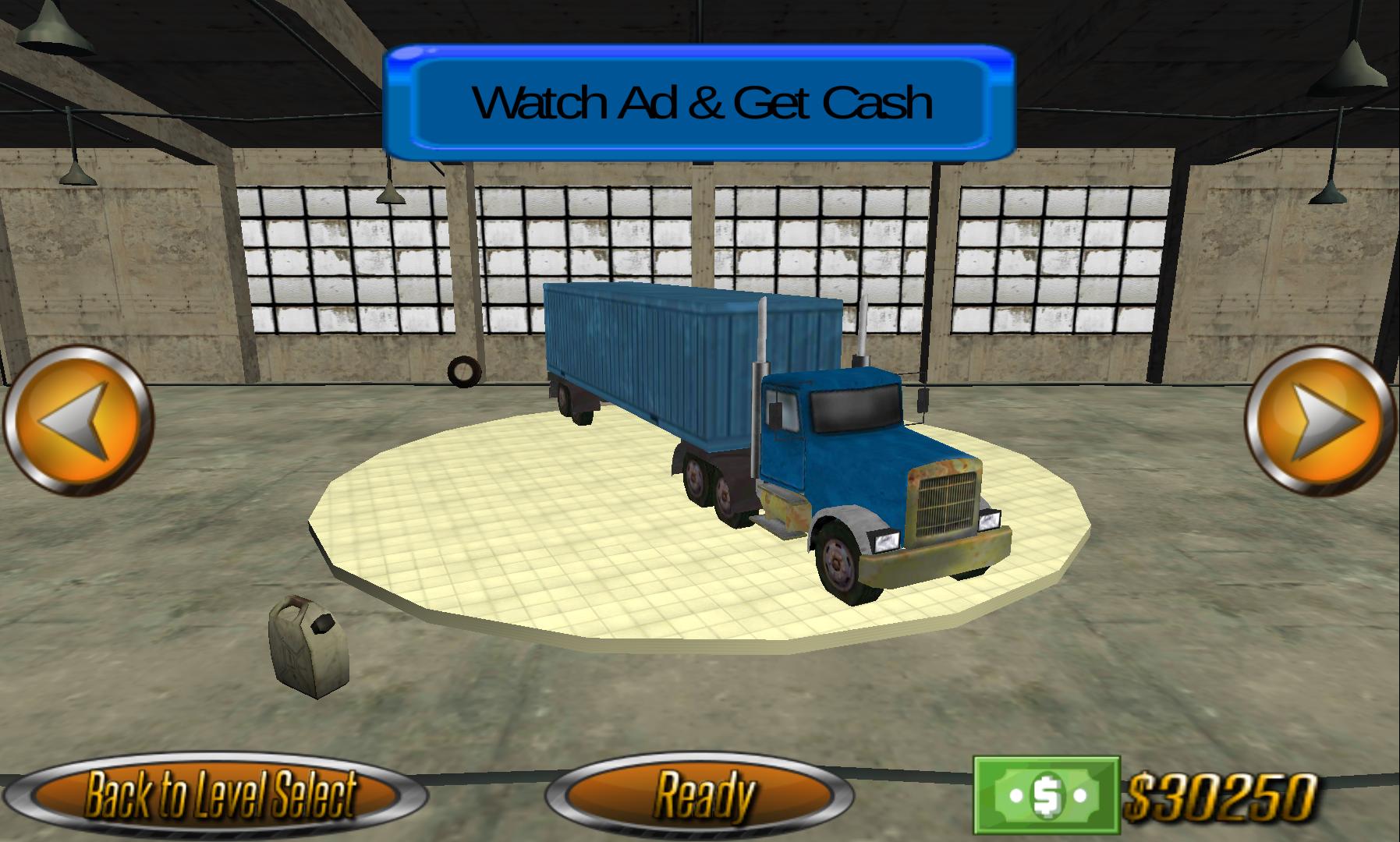Tap the blue ad reward banner
This screenshot has height=842, width=1400.
(x=700, y=101)
